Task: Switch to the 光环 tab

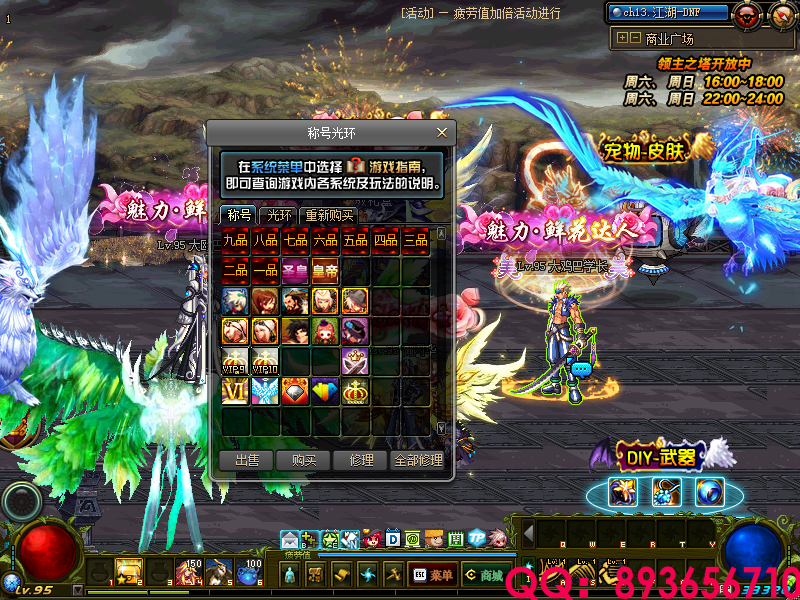Action: coord(277,215)
